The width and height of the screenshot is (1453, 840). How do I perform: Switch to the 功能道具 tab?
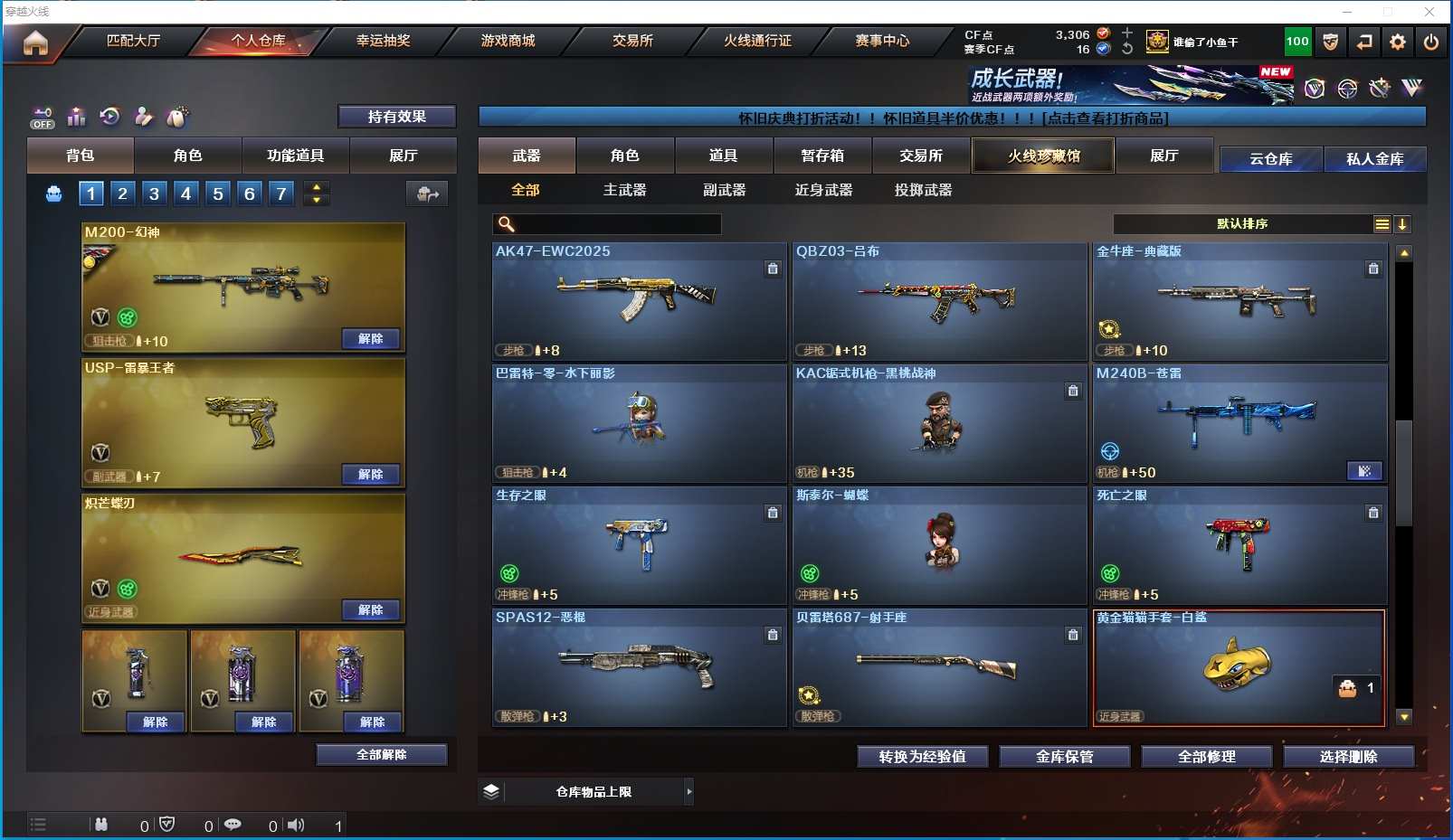[295, 156]
